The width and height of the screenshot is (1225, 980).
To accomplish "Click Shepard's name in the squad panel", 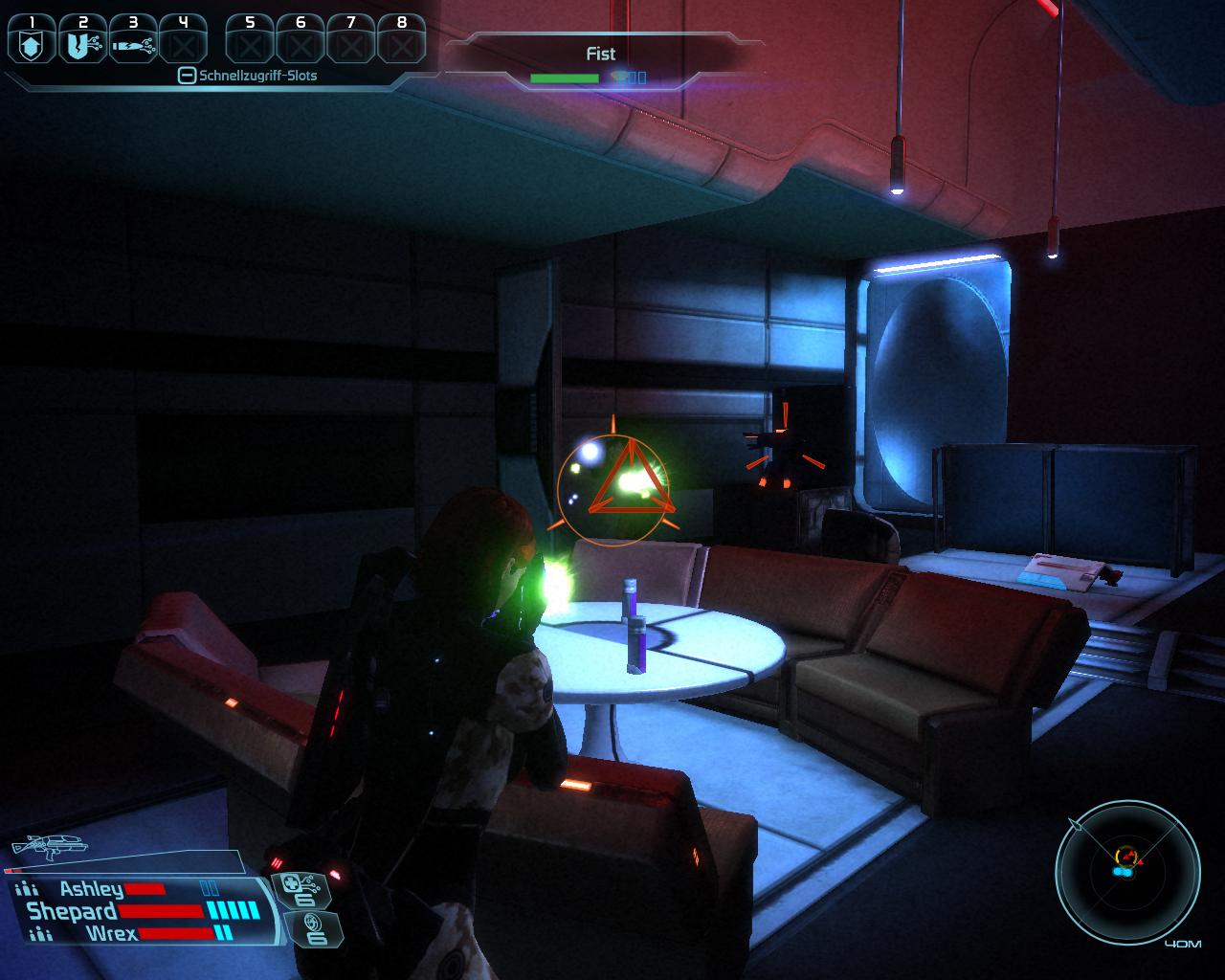I will pos(72,911).
